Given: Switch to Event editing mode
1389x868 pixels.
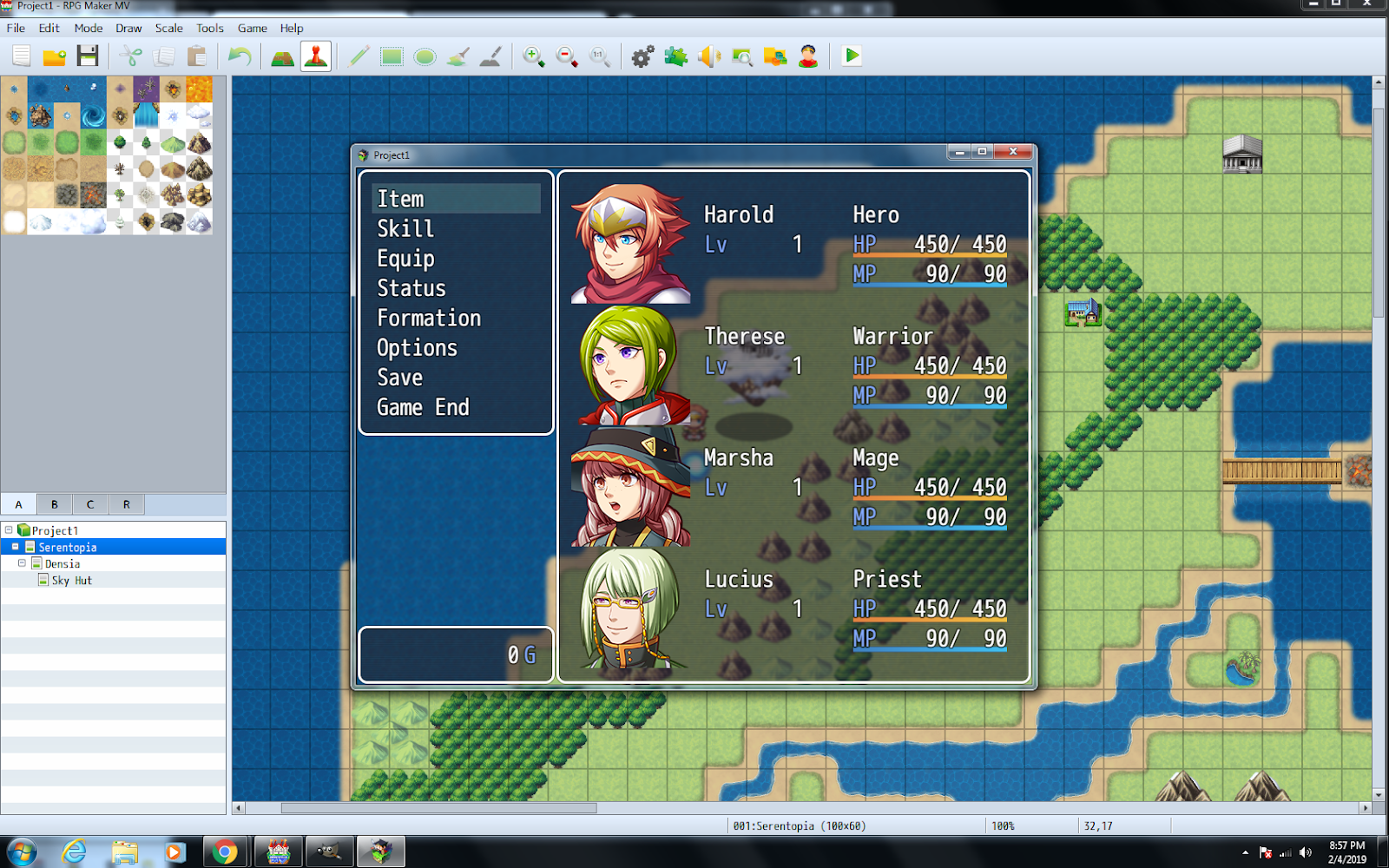Looking at the screenshot, I should tap(315, 56).
